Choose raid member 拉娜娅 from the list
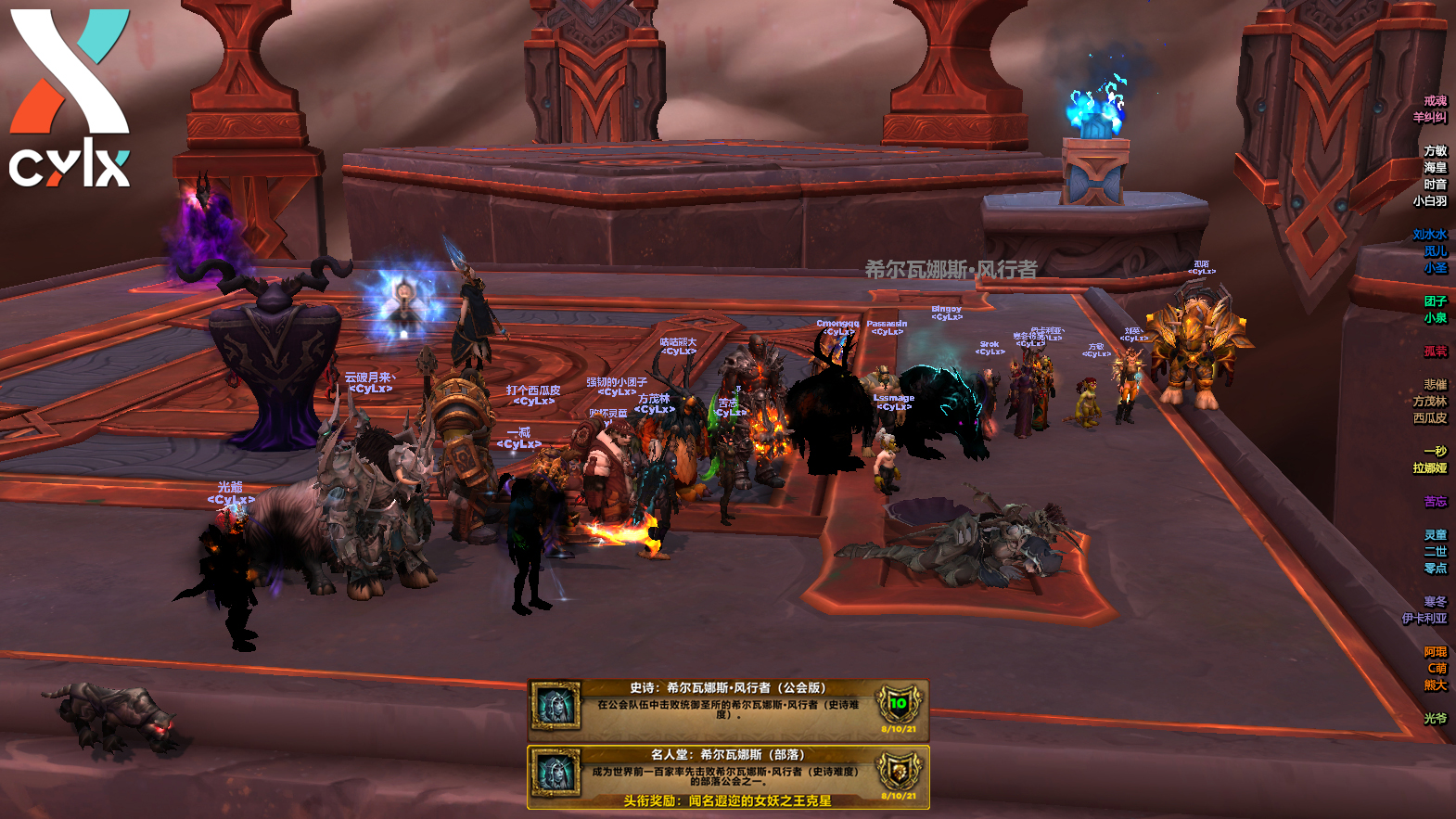Screen dimensions: 1456x819 click(1429, 468)
